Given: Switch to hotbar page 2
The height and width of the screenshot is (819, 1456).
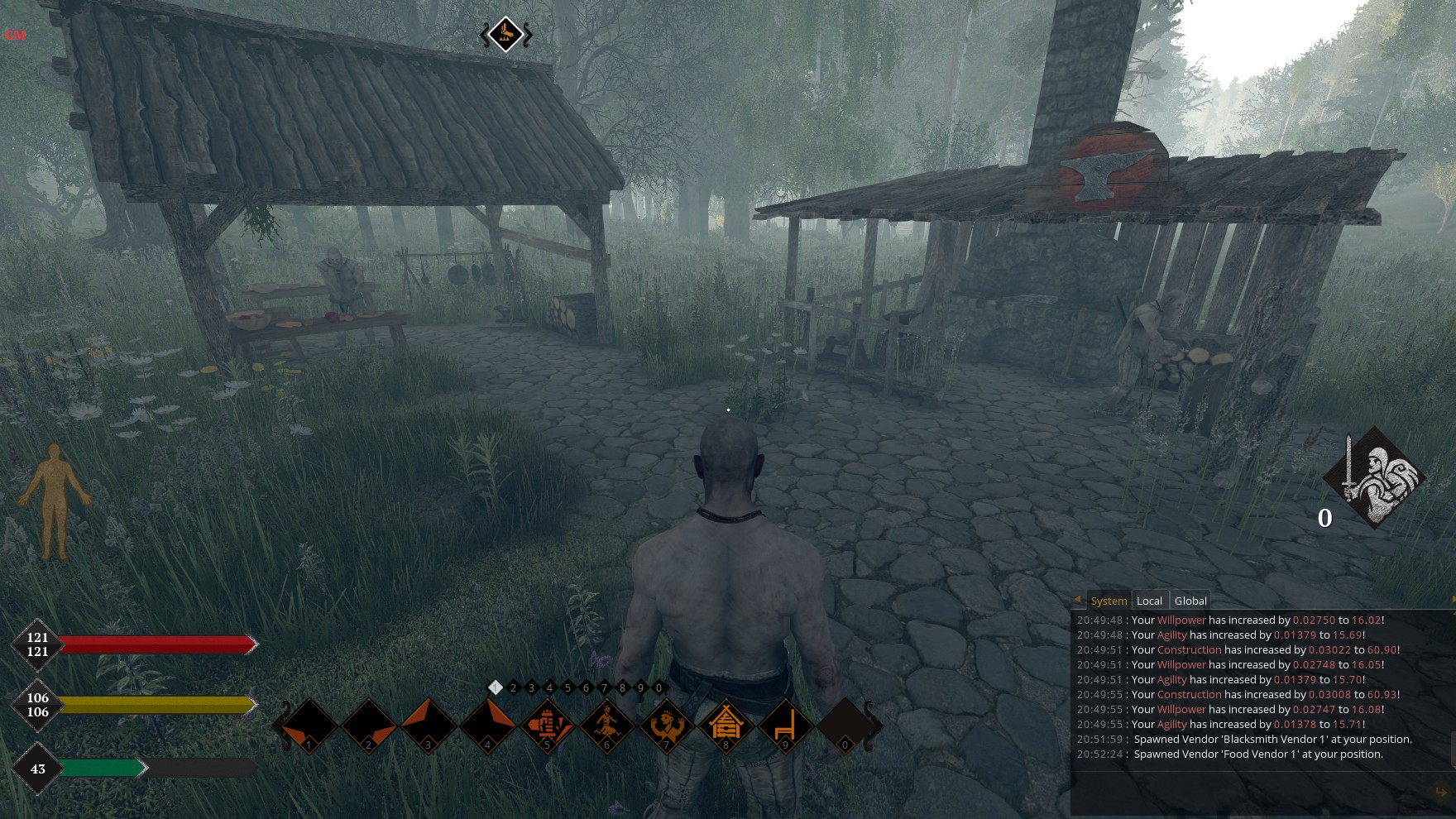Looking at the screenshot, I should 514,687.
